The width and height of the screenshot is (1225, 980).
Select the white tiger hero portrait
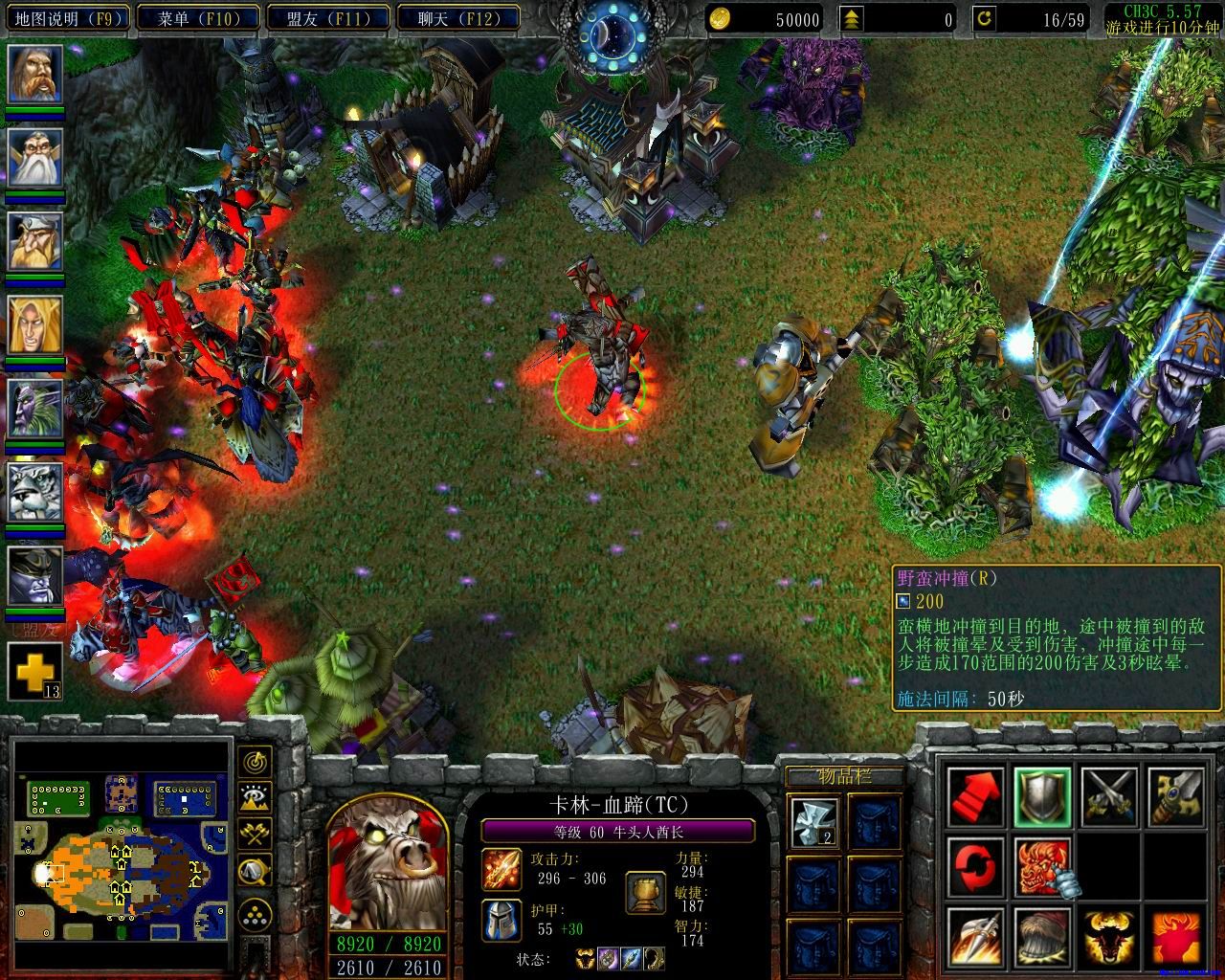[35, 493]
